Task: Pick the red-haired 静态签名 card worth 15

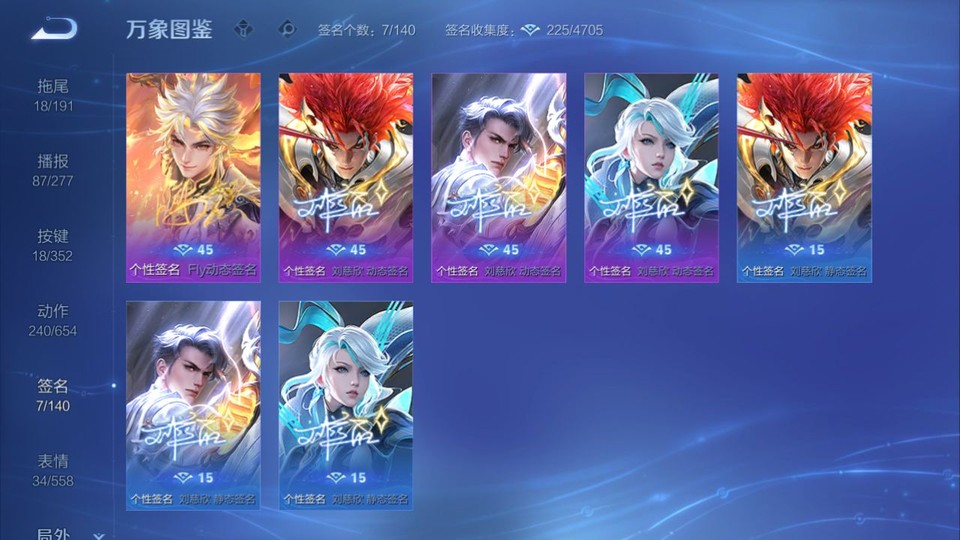Action: [805, 177]
